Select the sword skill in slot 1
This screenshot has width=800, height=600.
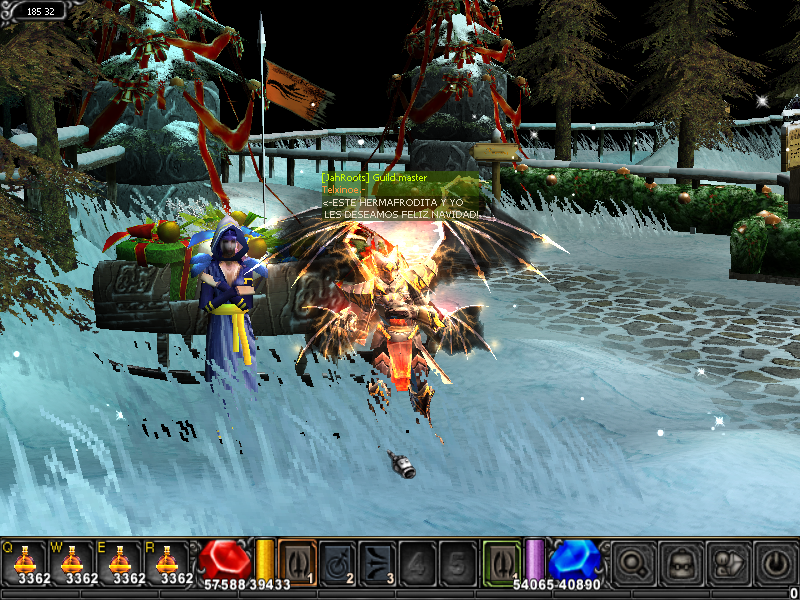click(x=297, y=560)
